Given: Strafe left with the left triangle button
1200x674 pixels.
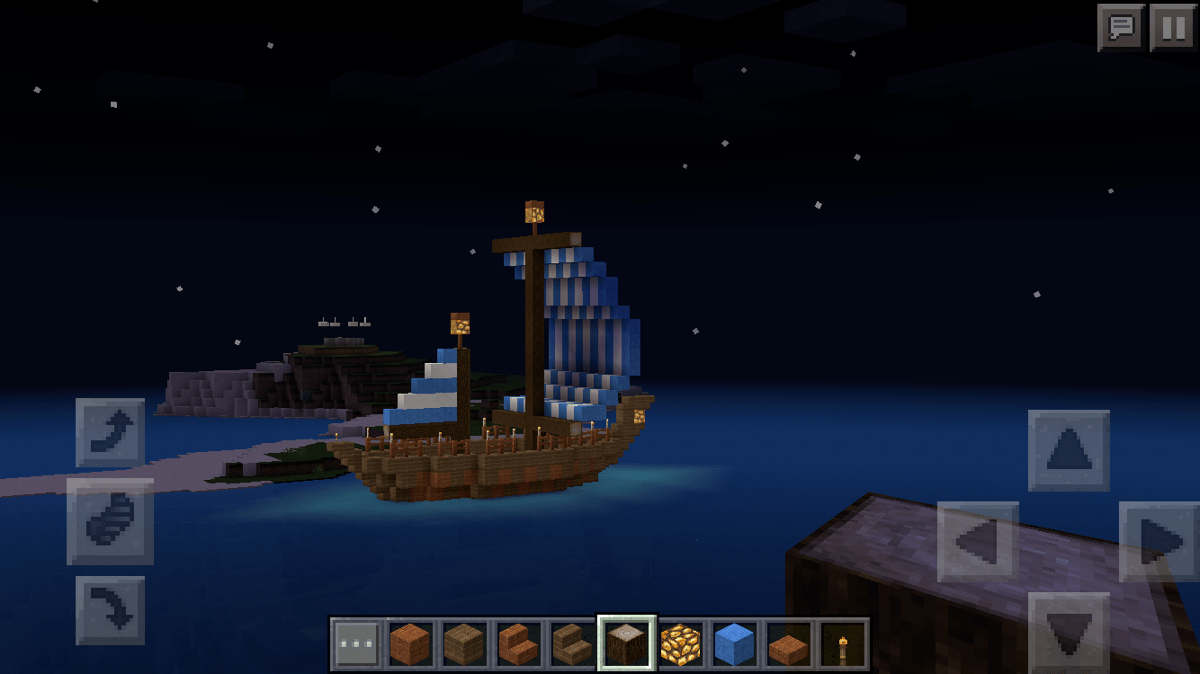Looking at the screenshot, I should tap(977, 541).
